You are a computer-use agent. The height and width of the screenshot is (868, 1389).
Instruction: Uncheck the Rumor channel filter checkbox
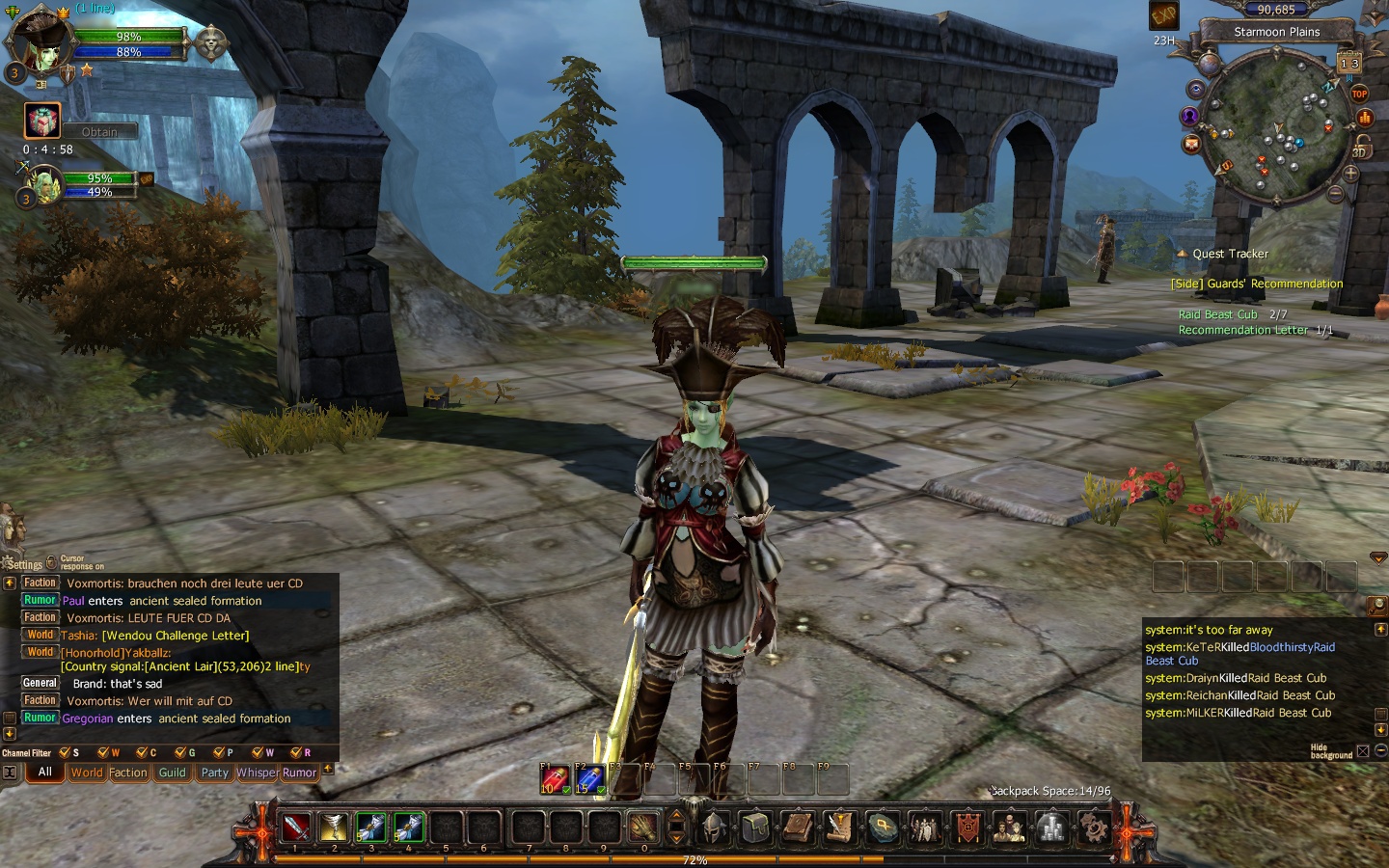click(x=296, y=752)
